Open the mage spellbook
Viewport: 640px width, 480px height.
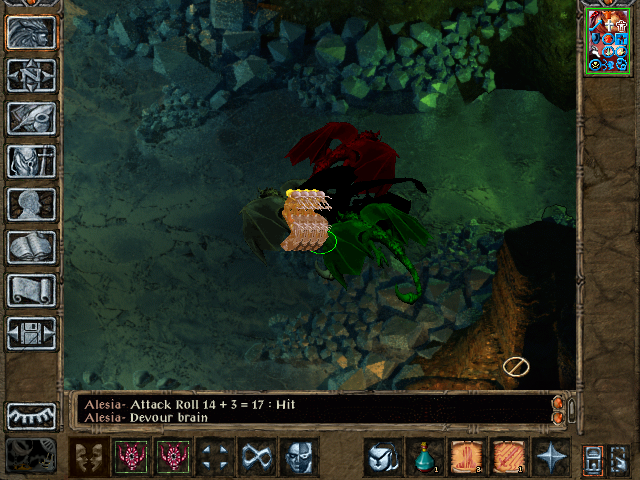coord(32,247)
